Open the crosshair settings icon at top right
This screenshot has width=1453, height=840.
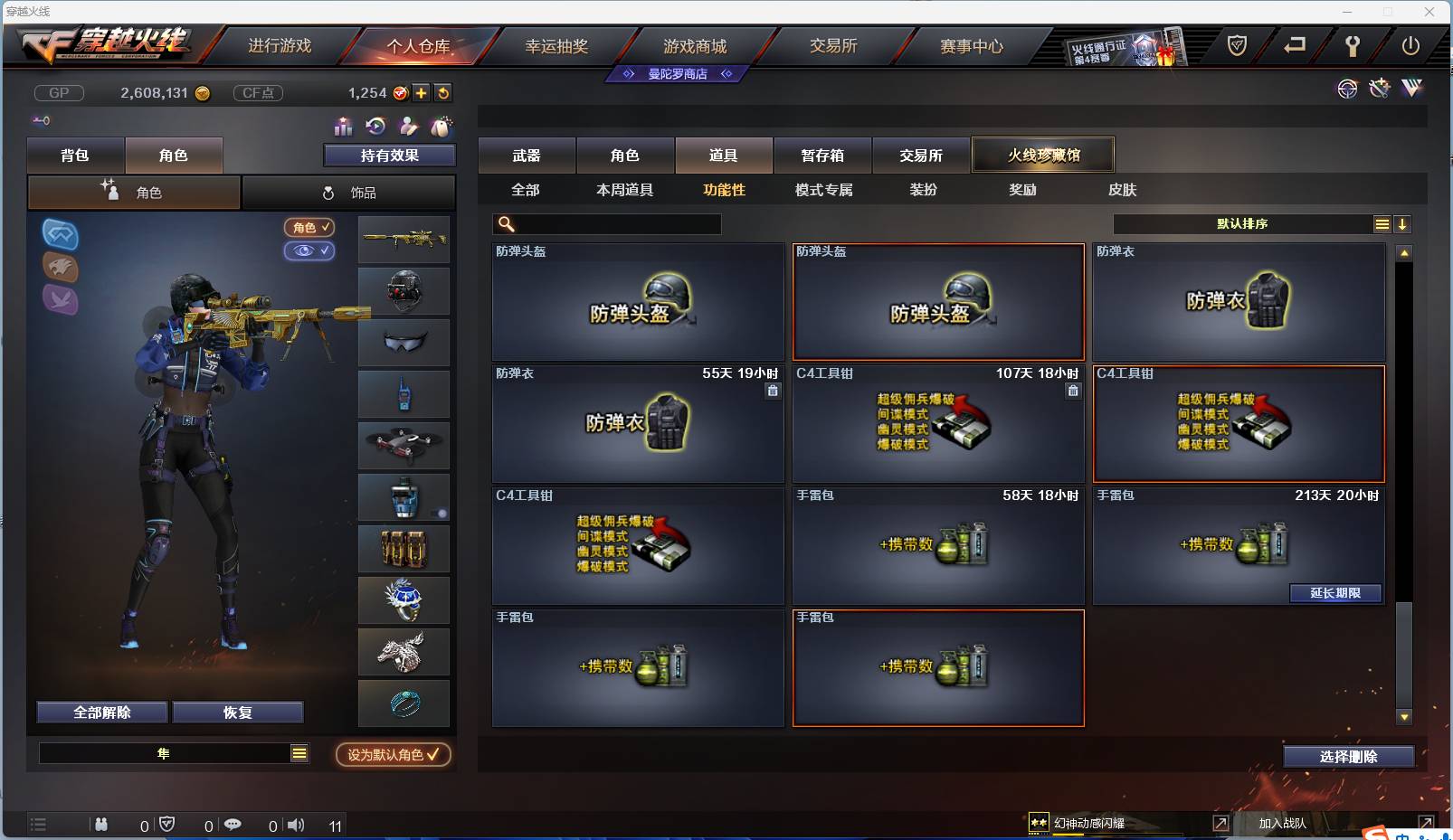click(x=1347, y=89)
